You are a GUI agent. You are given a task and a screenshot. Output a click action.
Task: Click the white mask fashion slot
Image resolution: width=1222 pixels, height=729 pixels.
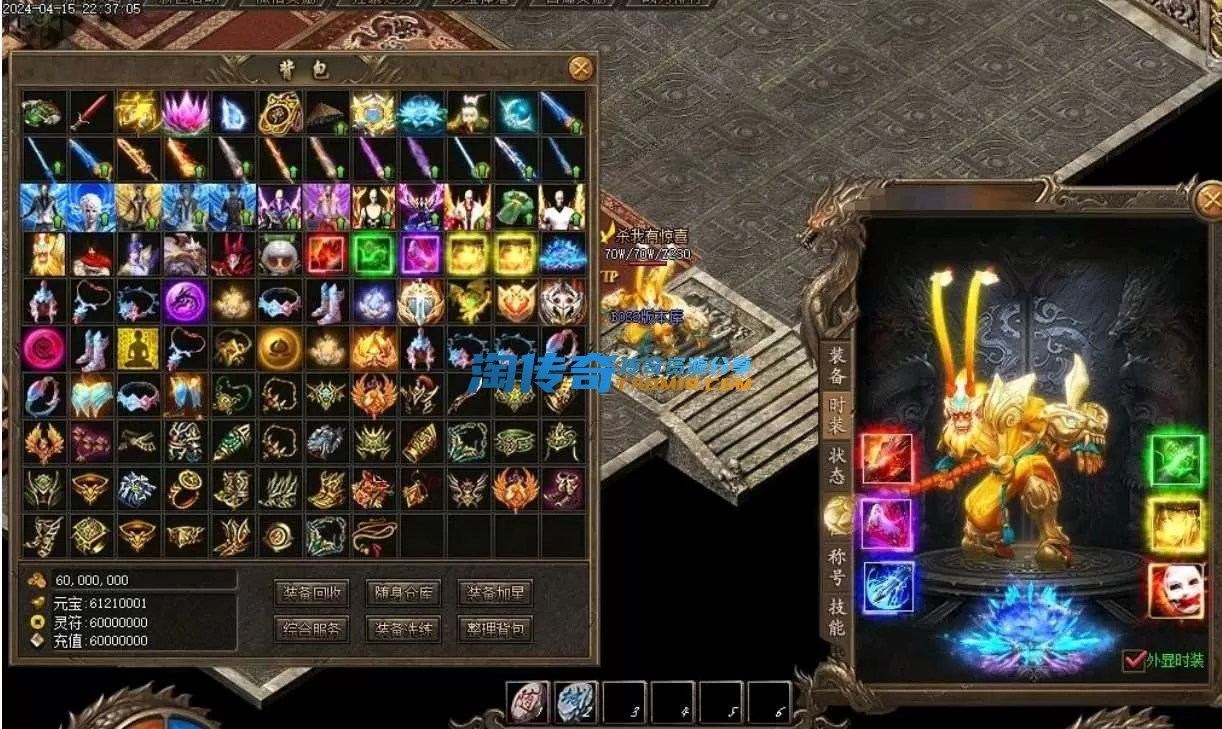[x=1175, y=589]
